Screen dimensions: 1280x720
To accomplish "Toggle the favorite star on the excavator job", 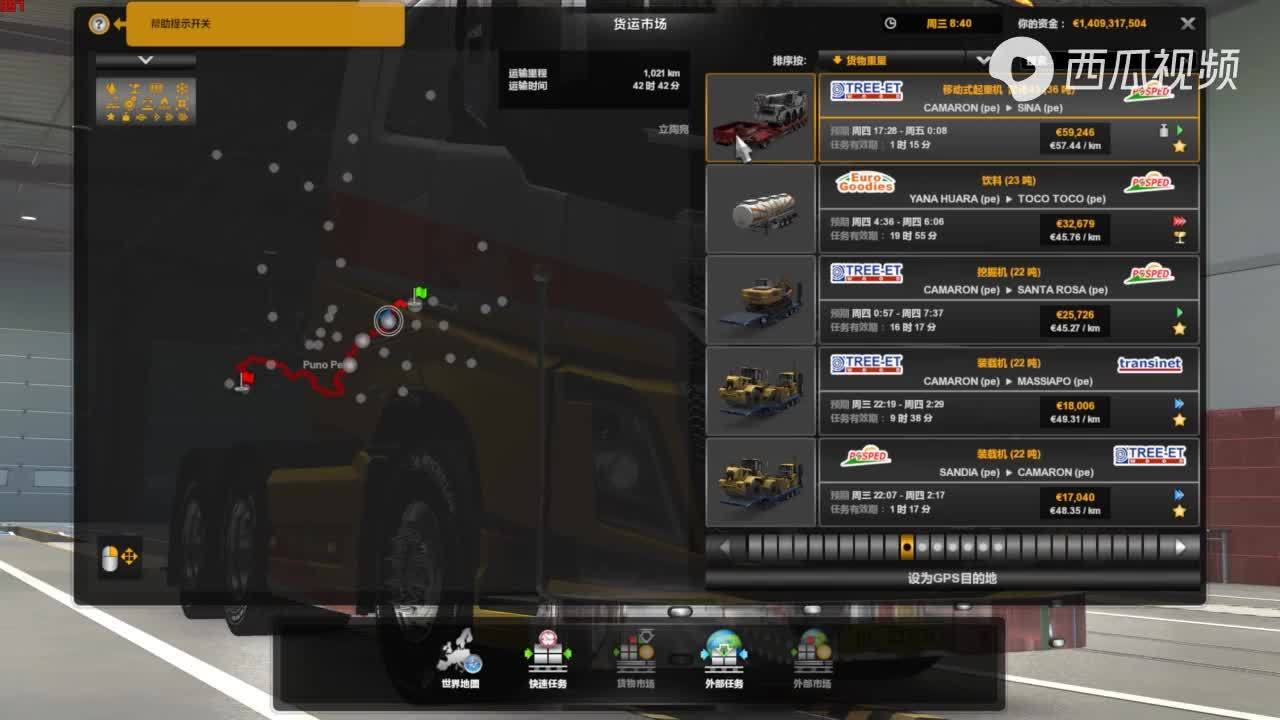I will tap(1178, 330).
